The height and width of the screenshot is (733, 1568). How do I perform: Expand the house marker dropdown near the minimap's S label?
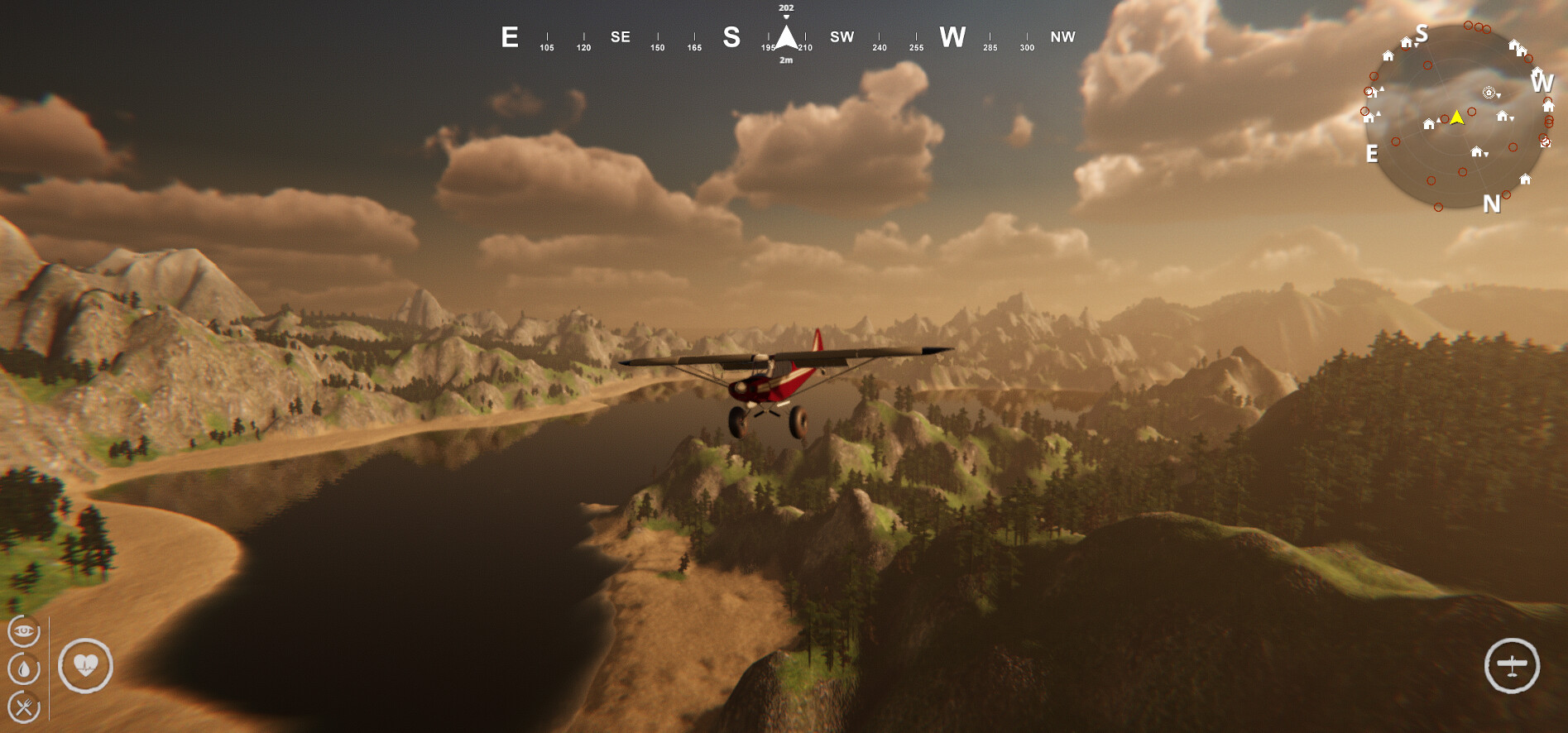click(x=1416, y=46)
